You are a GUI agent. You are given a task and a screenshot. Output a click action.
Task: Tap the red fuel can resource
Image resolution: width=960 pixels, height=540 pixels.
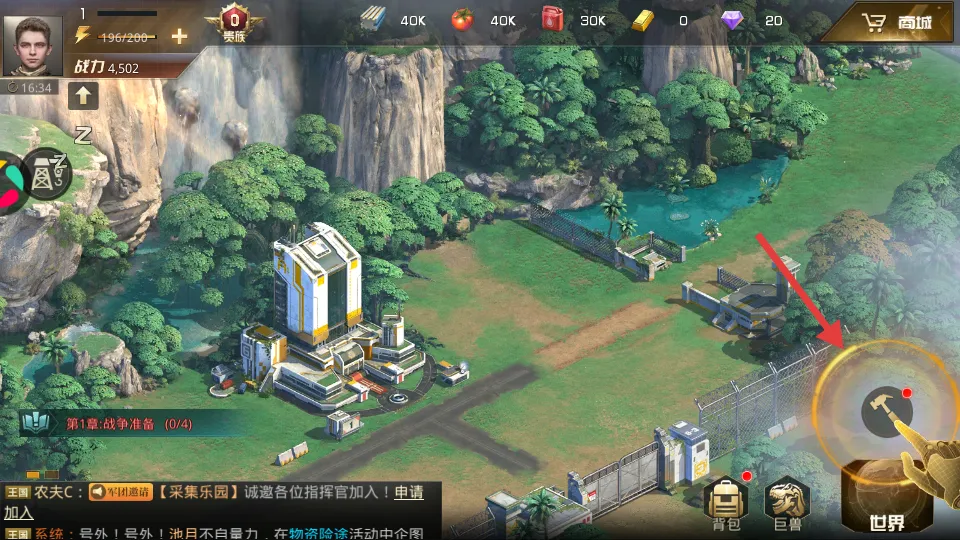552,19
